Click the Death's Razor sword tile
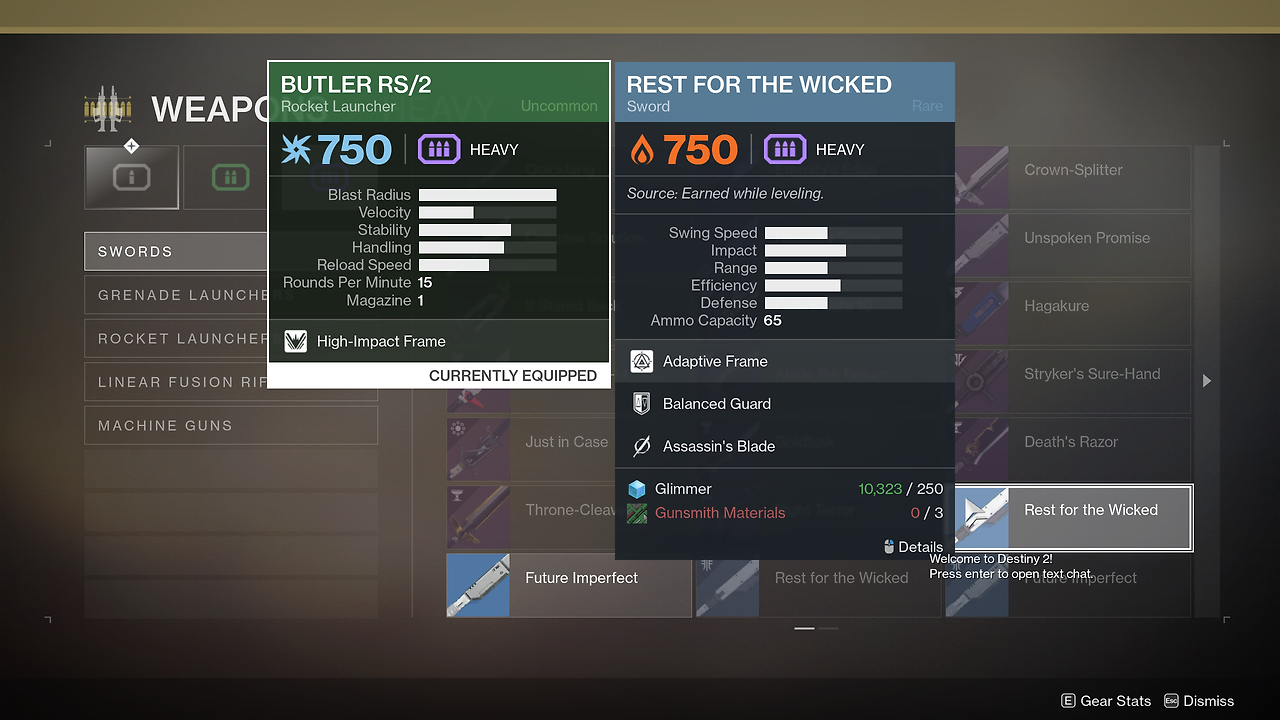 tap(1072, 450)
